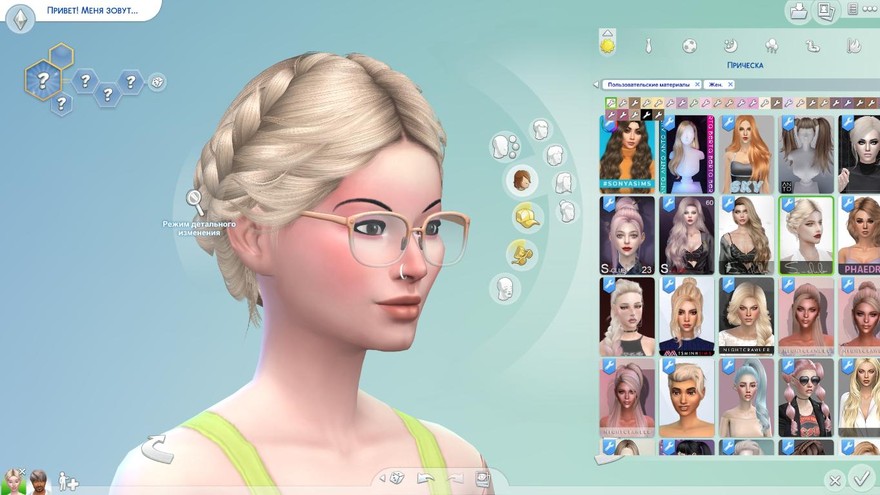
Task: Switch to the athletic soccer ball outfit category
Action: tap(690, 45)
